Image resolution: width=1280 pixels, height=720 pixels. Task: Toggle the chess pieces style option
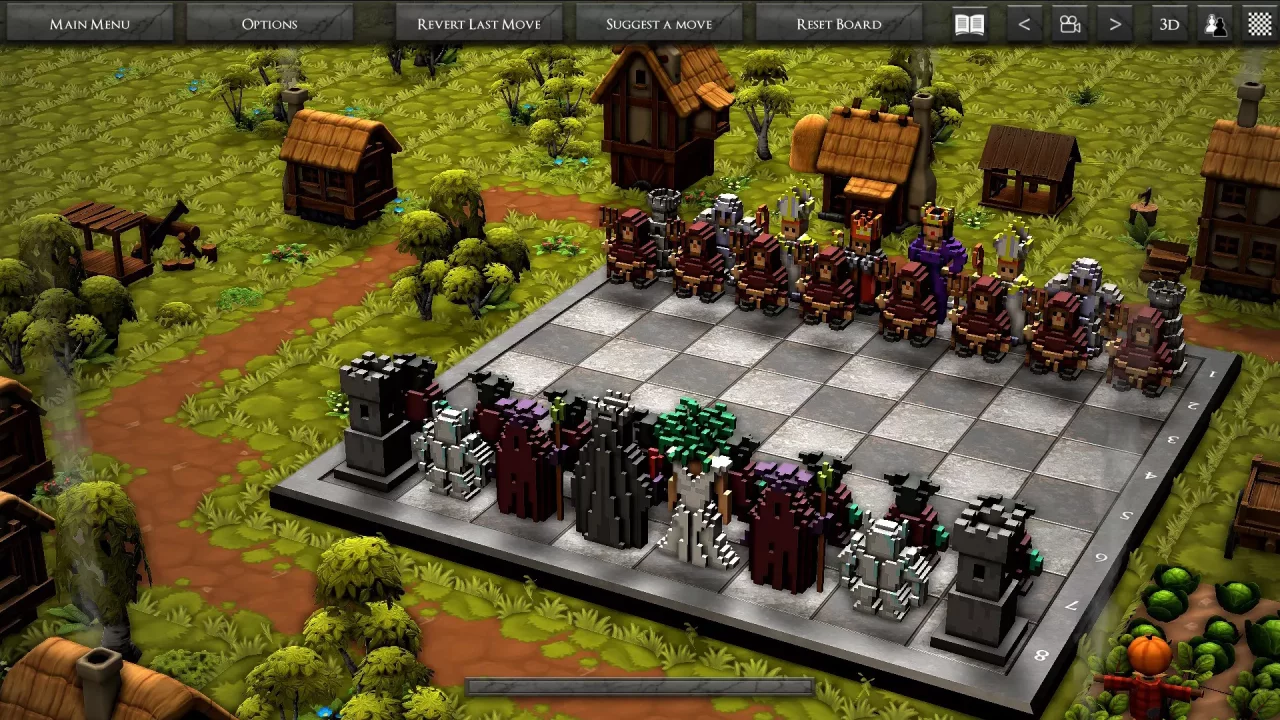pyautogui.click(x=1216, y=23)
